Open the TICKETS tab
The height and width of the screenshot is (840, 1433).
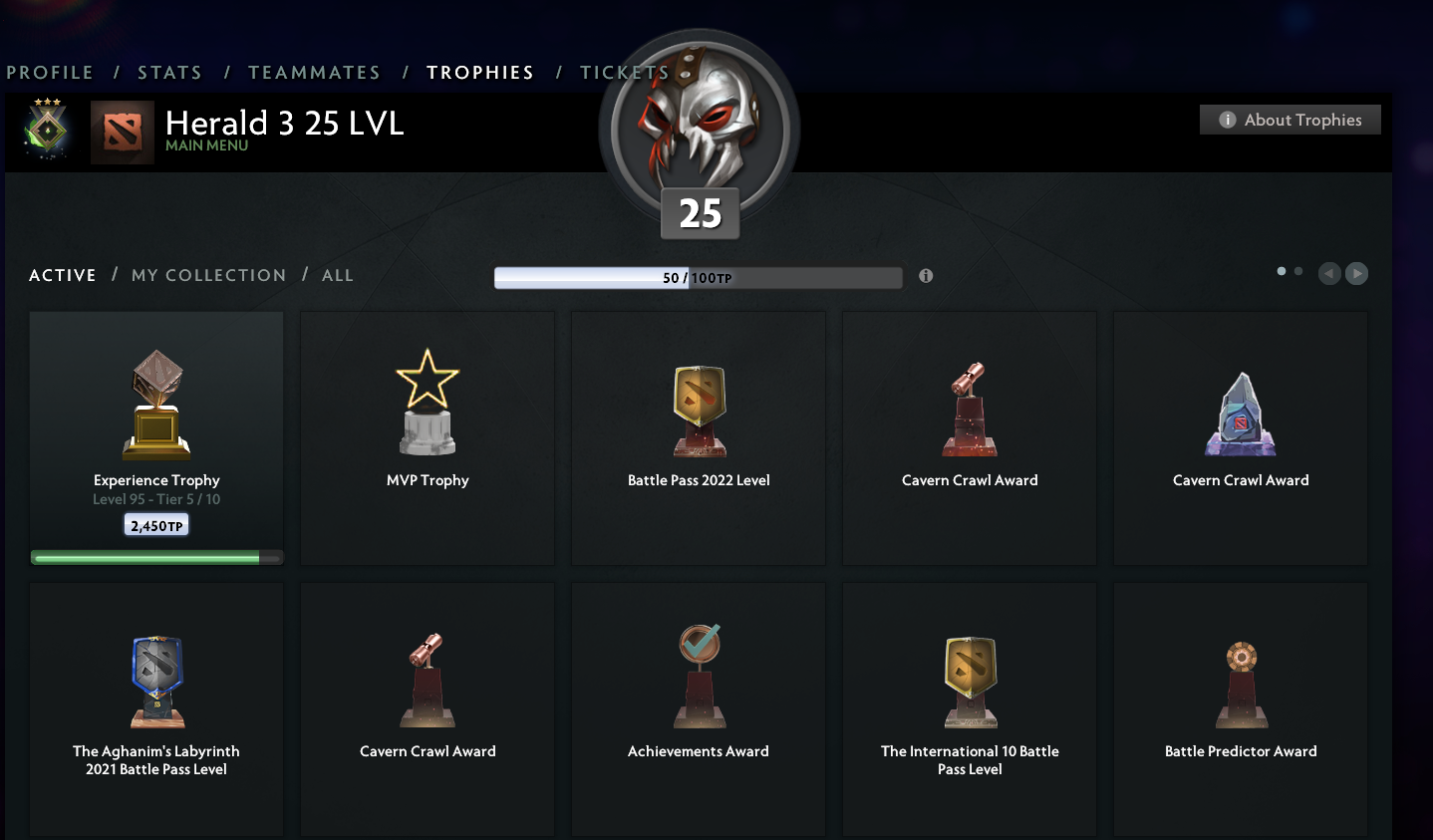625,72
